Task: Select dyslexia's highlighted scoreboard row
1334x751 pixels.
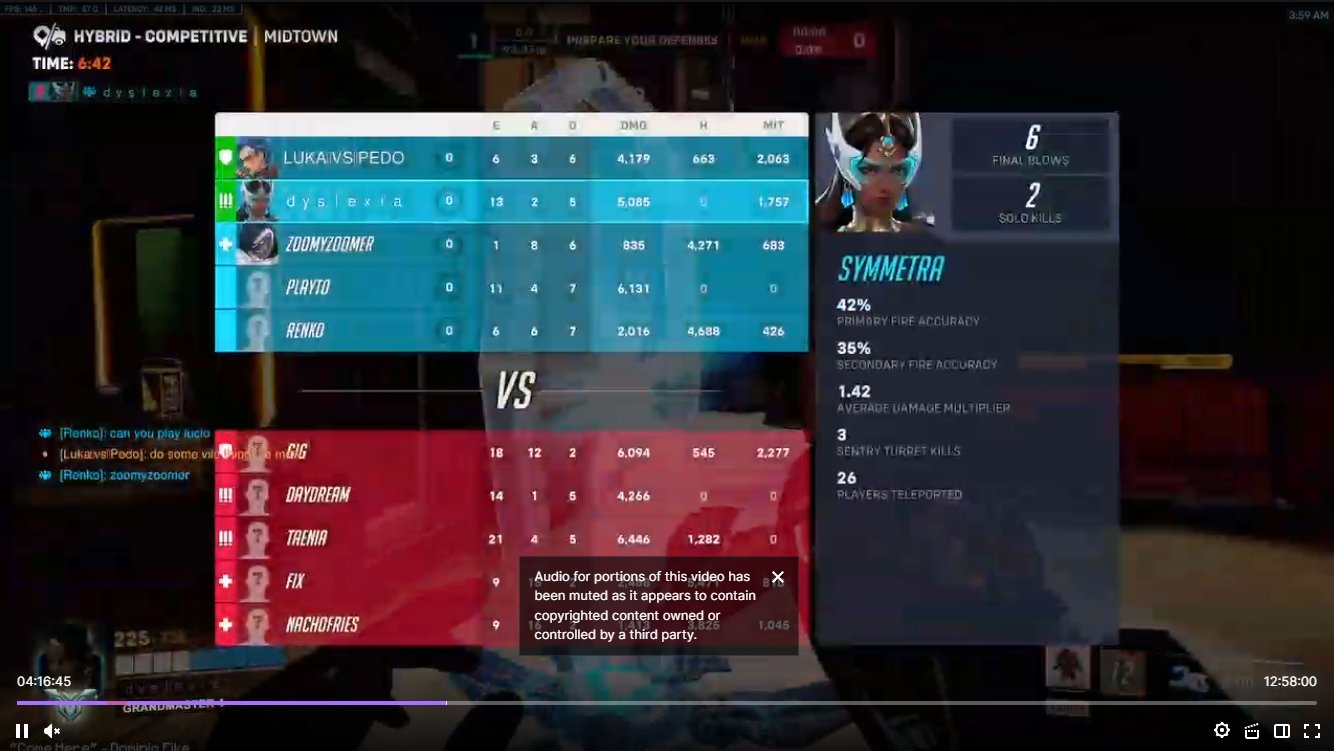Action: (x=512, y=200)
